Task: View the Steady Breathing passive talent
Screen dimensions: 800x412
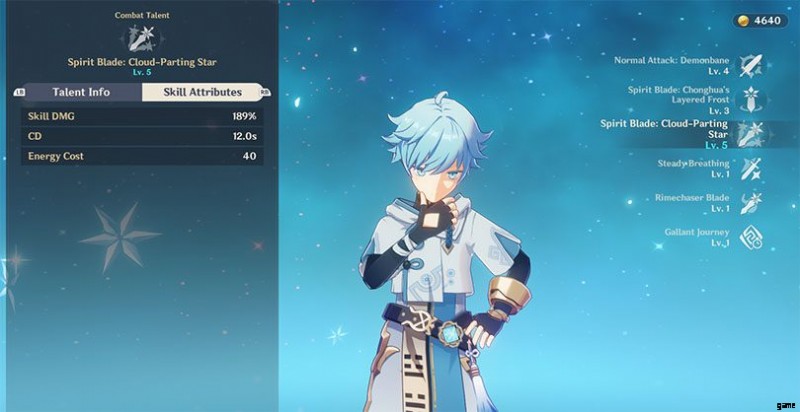Action: pos(750,168)
